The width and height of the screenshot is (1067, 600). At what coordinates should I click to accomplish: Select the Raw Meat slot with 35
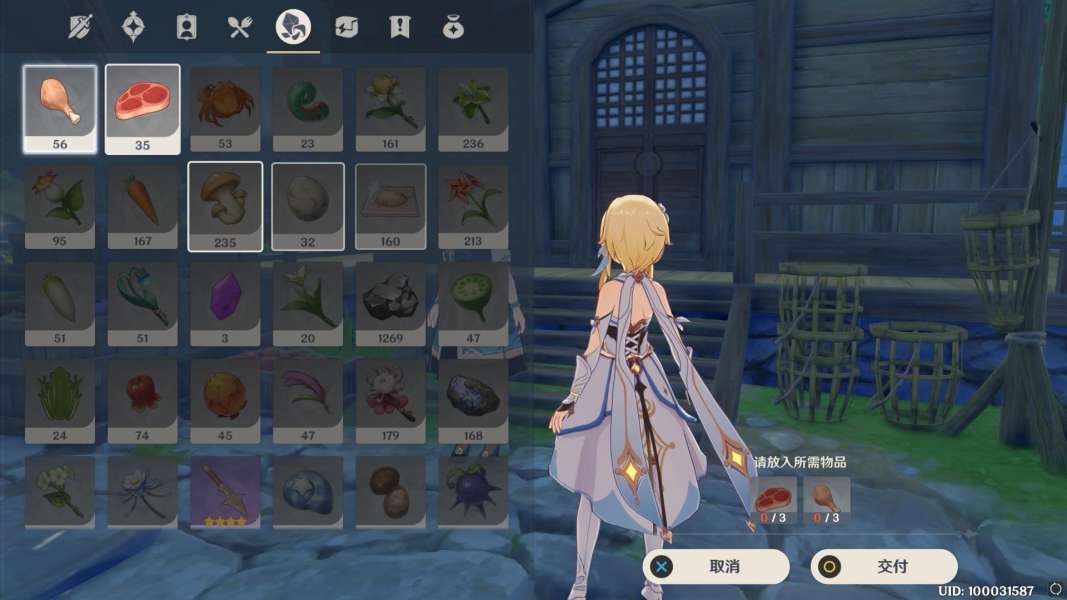143,108
